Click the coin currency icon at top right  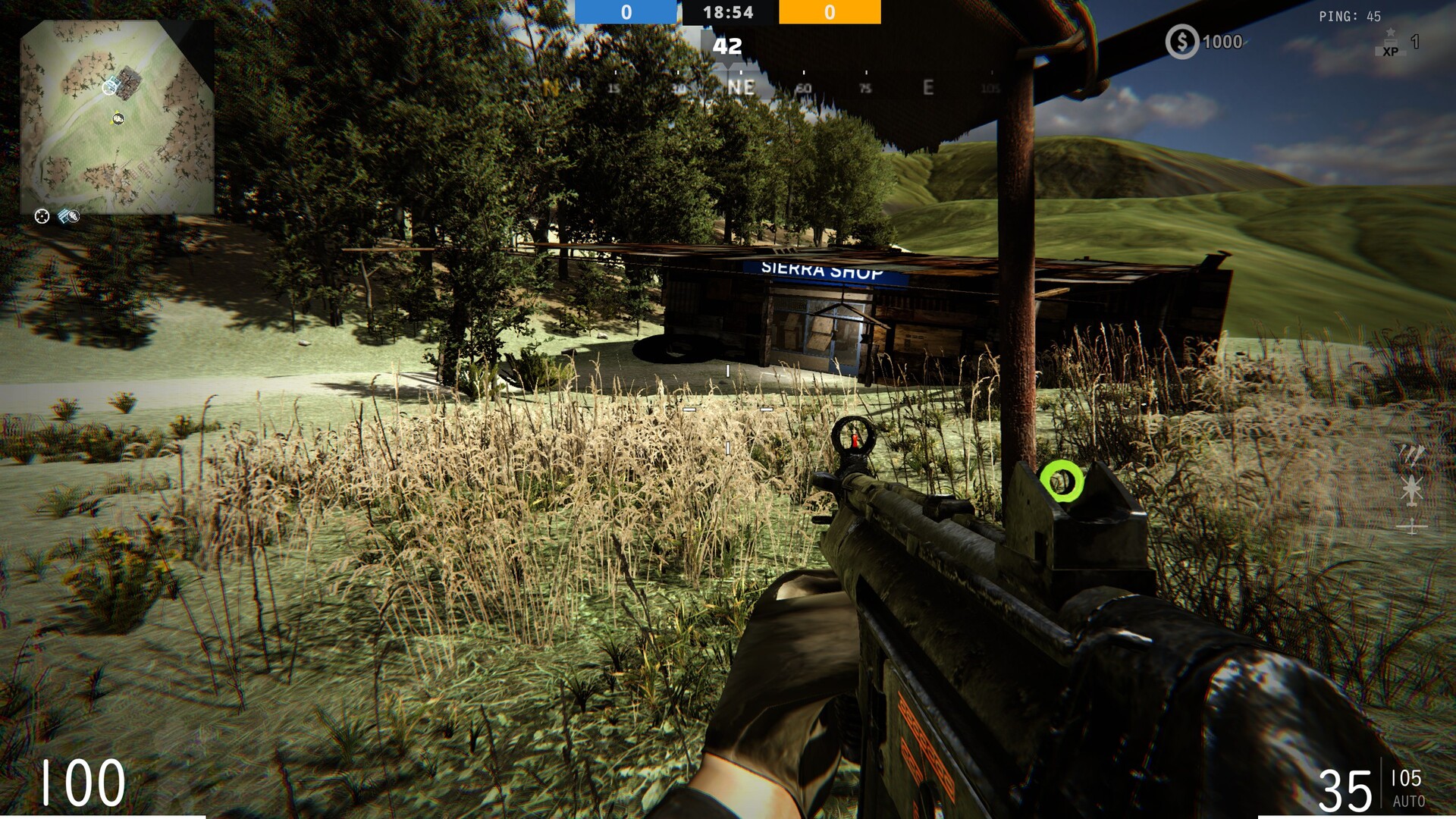click(x=1181, y=43)
